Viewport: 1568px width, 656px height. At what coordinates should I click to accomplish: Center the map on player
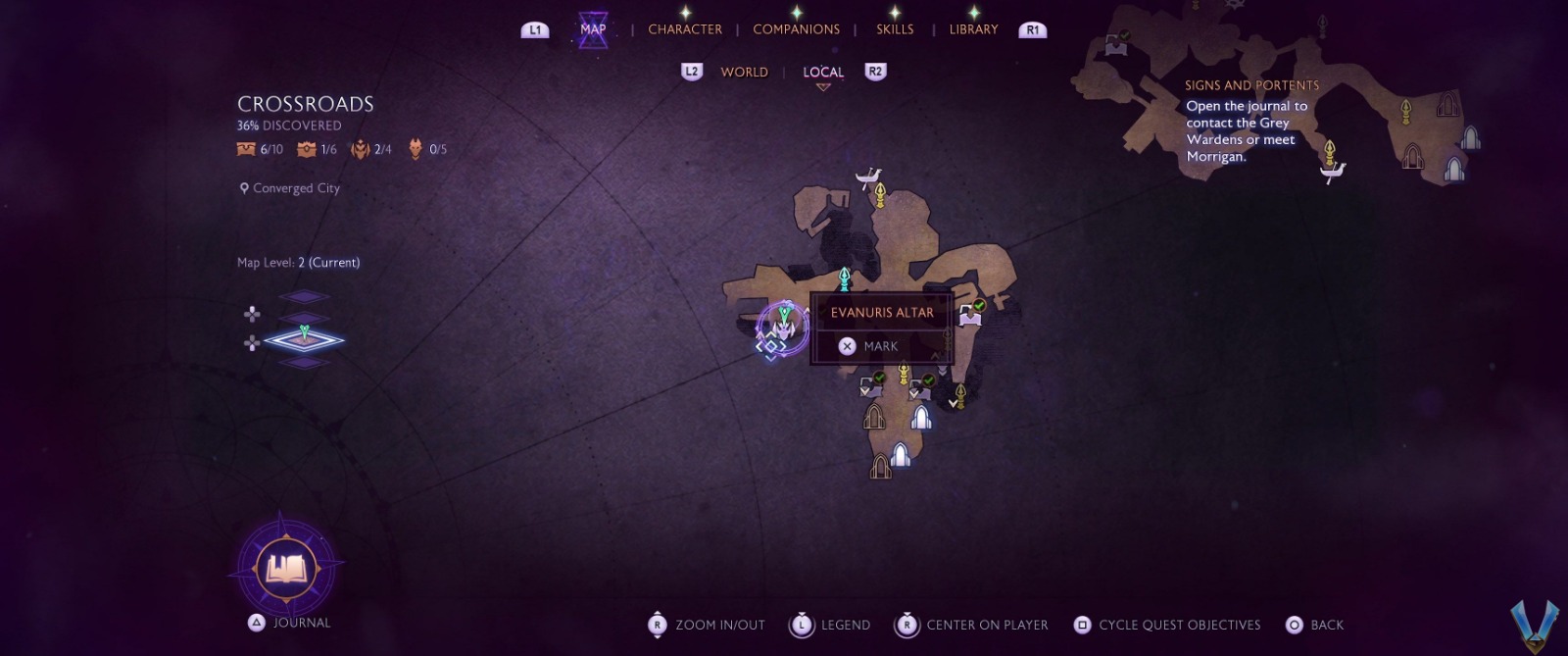pyautogui.click(x=972, y=625)
